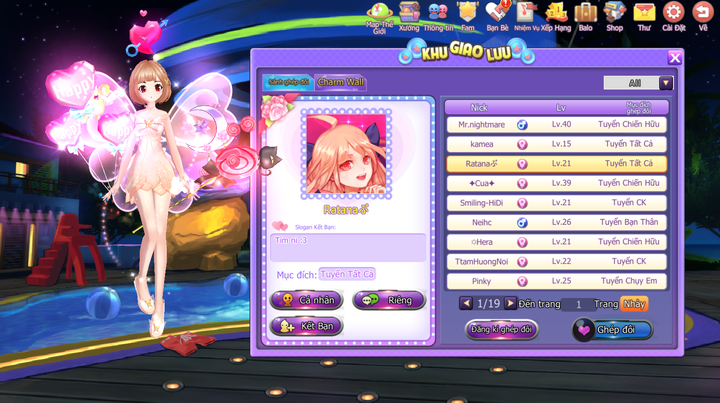Viewport: 720px width, 403px height.
Task: Pick Neihc from the player list
Action: (x=556, y=222)
